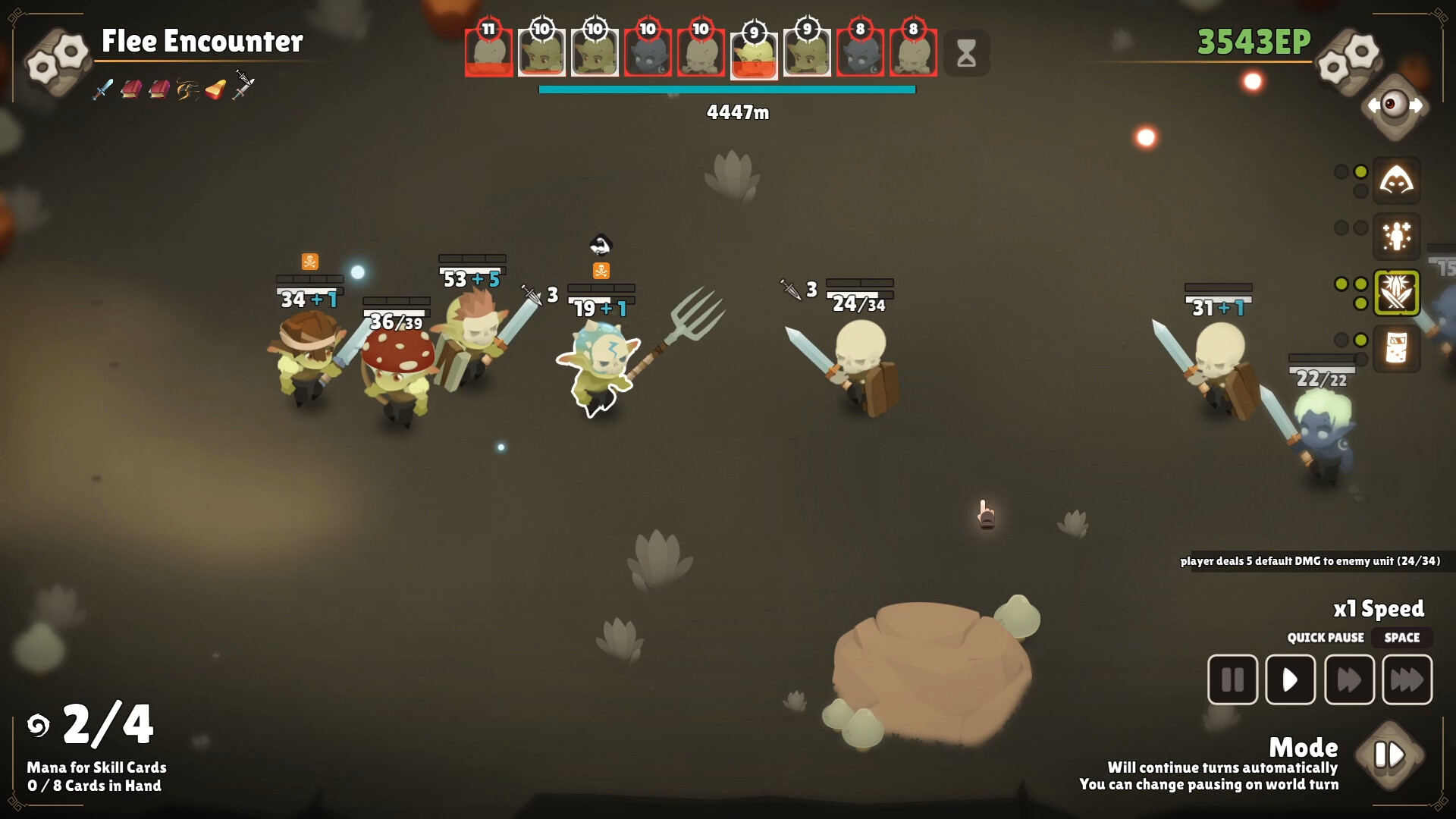Toggle the auto-continue Mode button

1389,755
